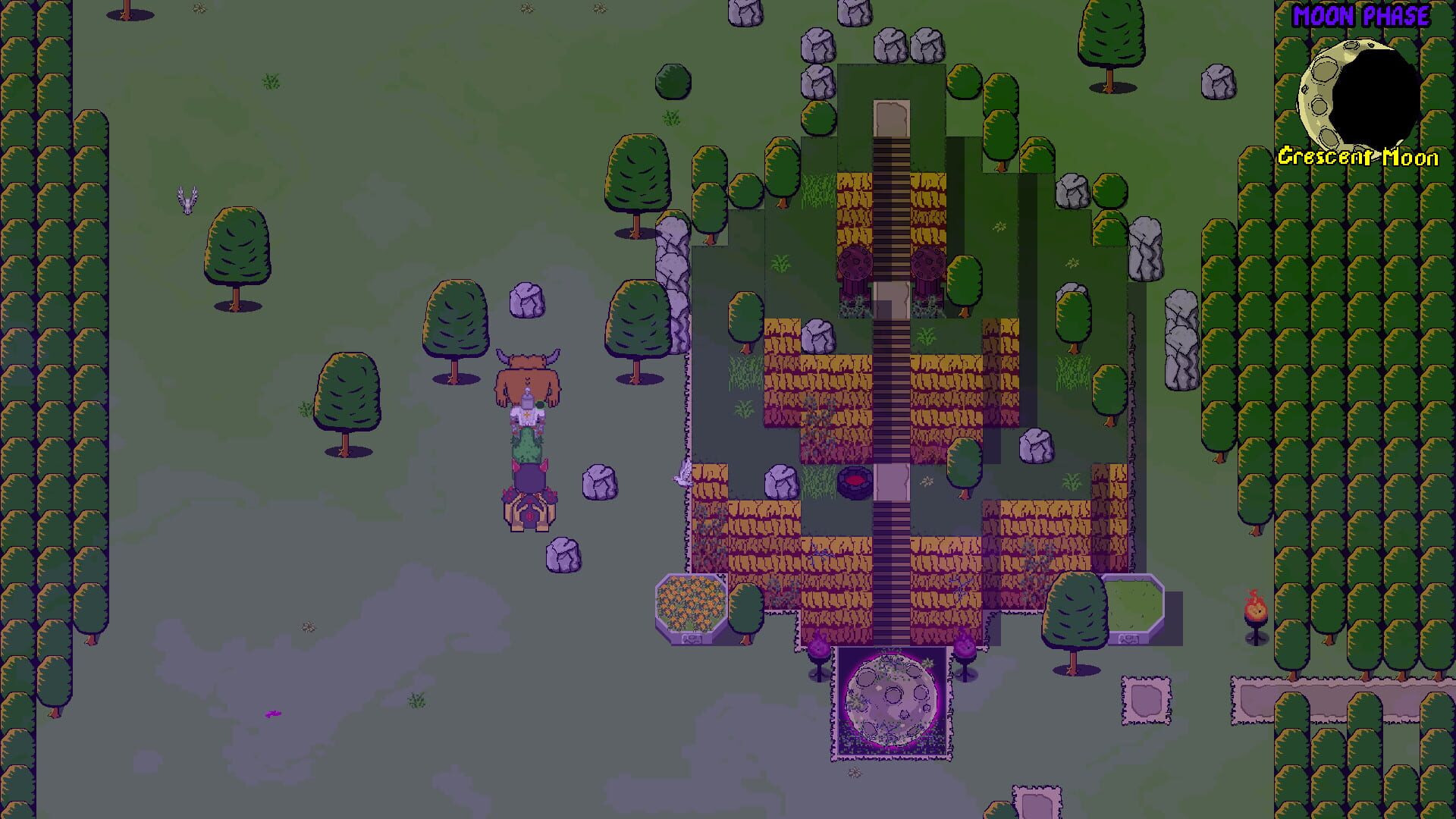
Task: Click the small cauldron on the pyramid ledge
Action: click(x=854, y=483)
